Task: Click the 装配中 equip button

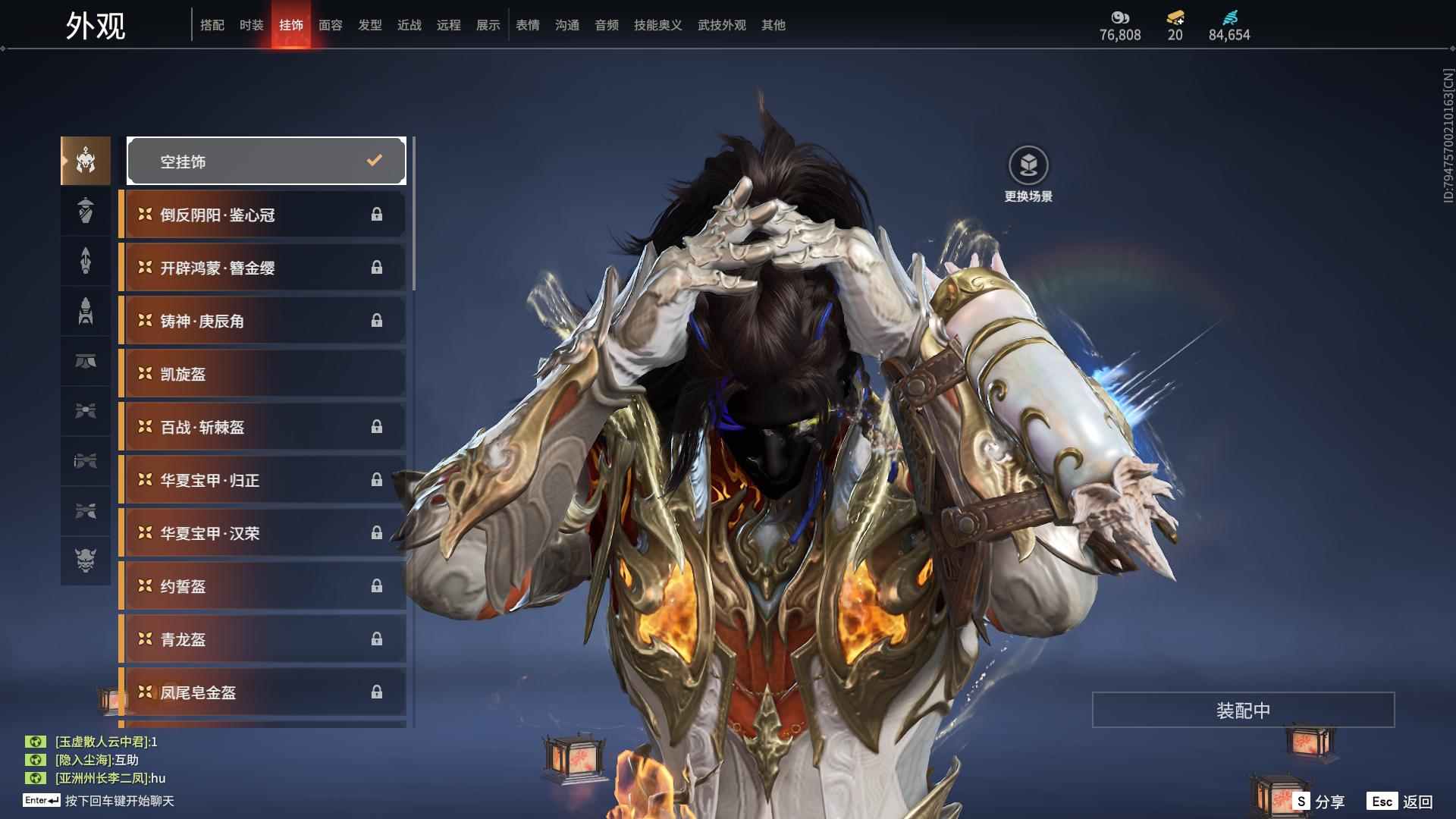Action: pyautogui.click(x=1243, y=710)
